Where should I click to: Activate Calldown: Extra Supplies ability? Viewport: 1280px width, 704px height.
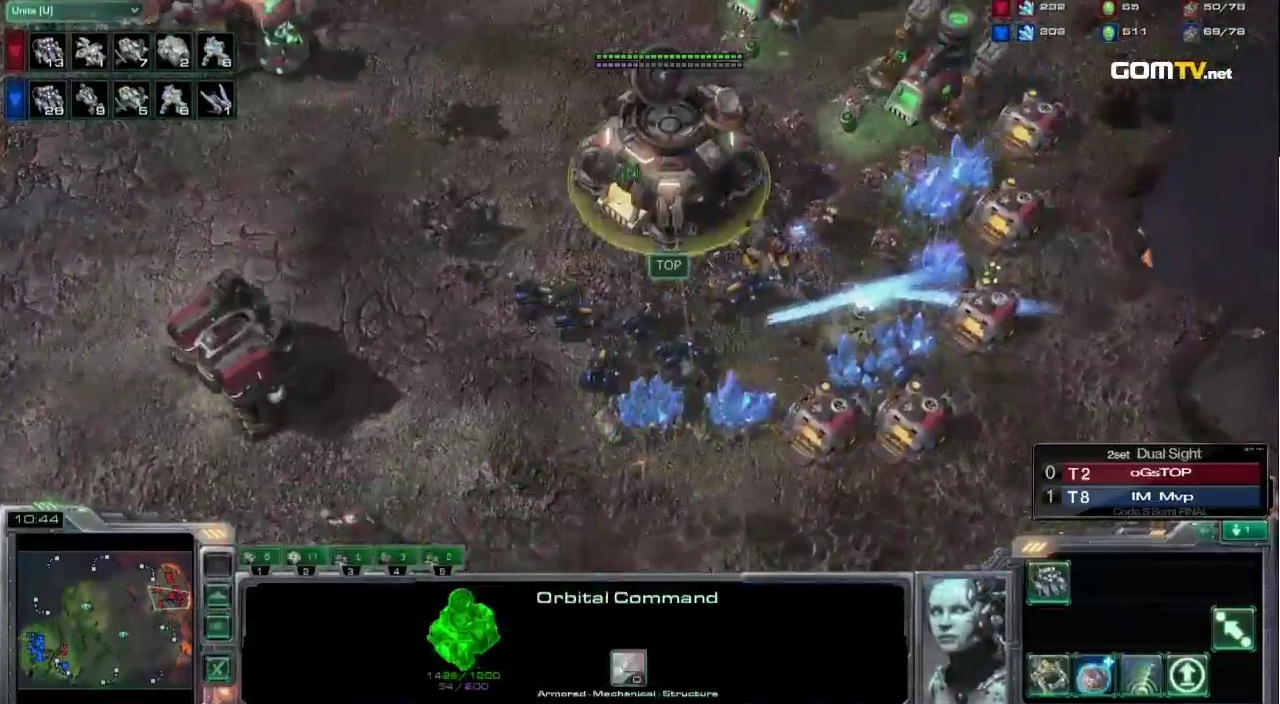(x=1094, y=675)
